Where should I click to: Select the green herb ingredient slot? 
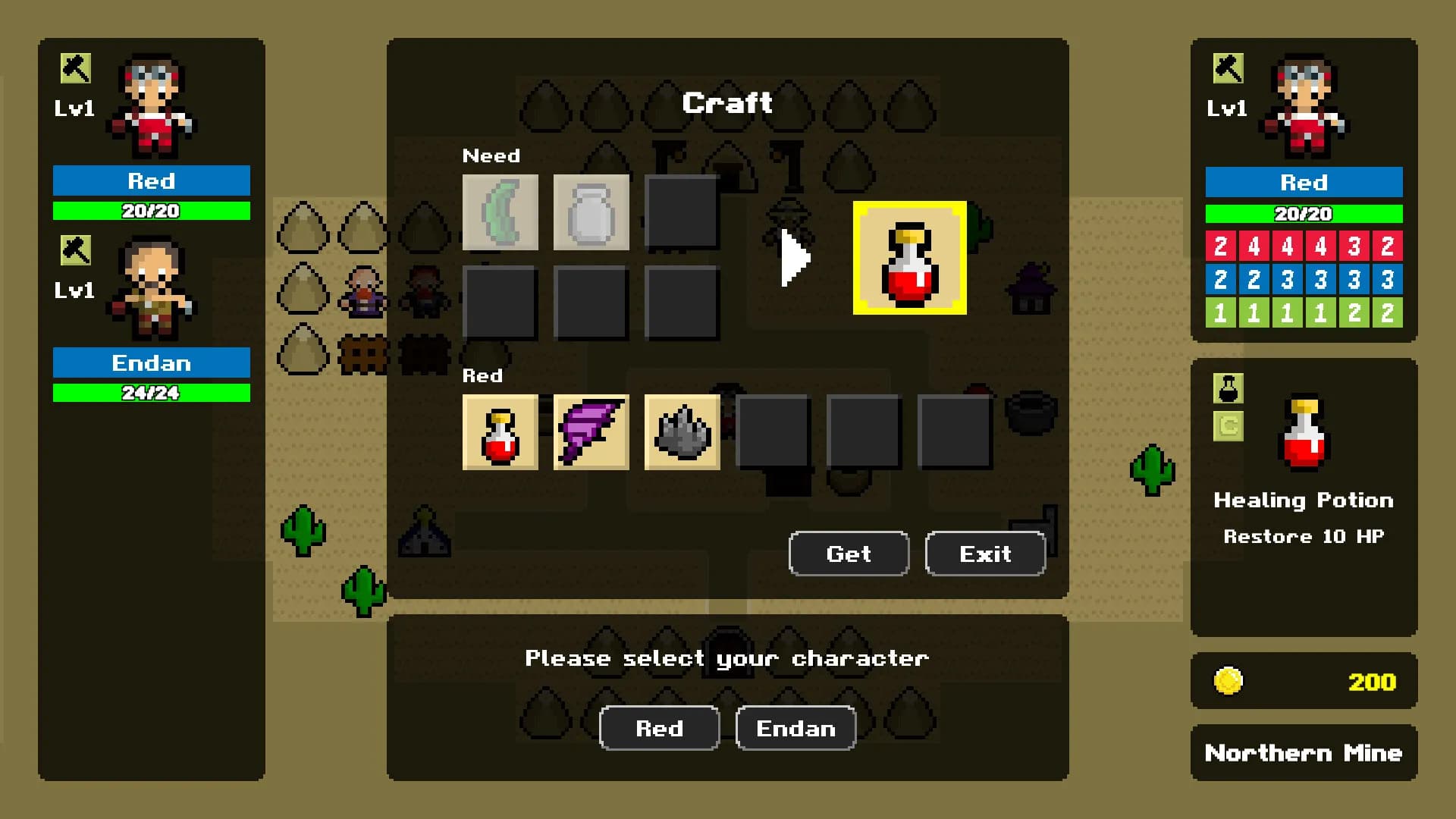pos(500,212)
